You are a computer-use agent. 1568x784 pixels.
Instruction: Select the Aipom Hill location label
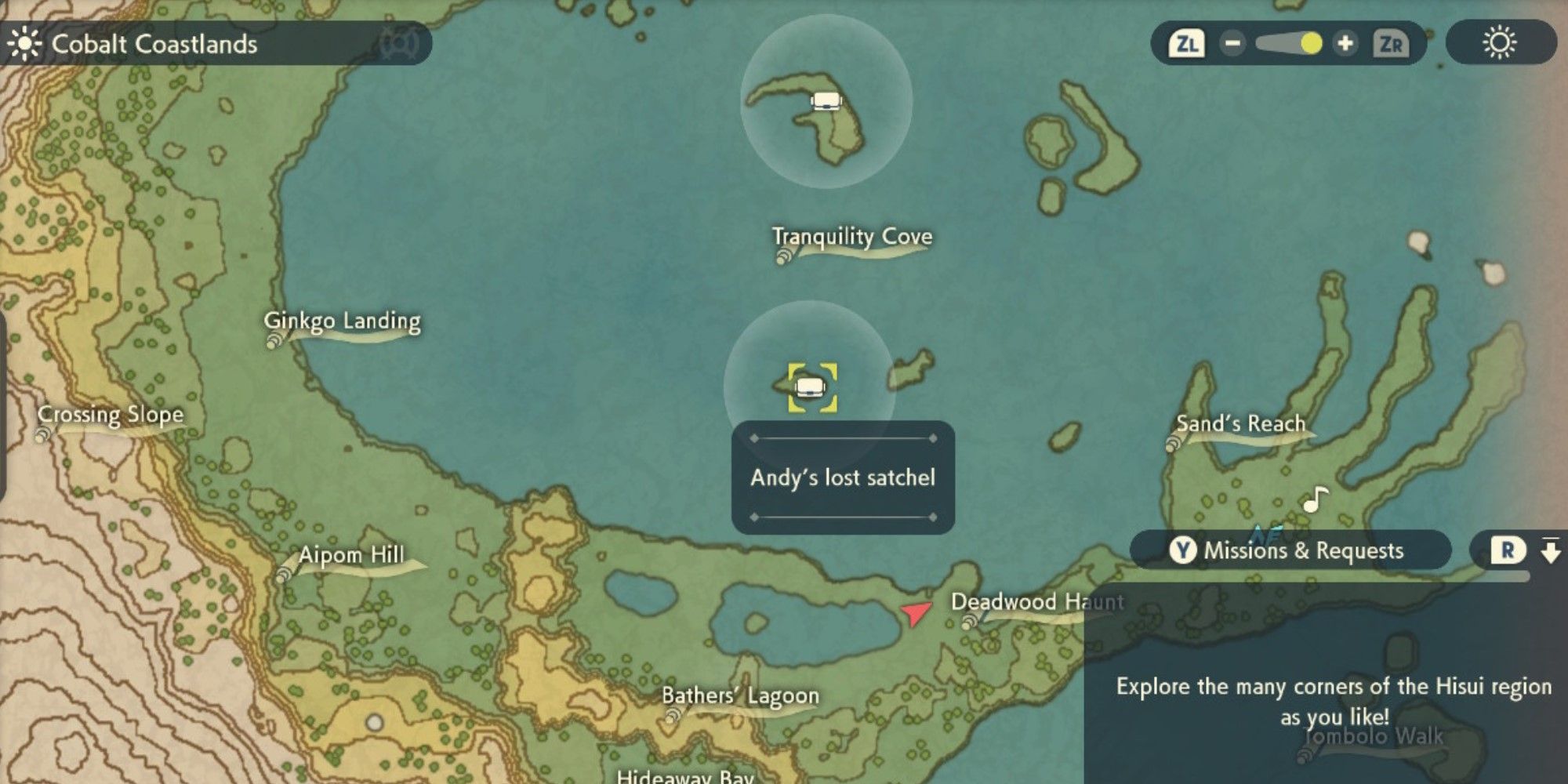point(351,556)
